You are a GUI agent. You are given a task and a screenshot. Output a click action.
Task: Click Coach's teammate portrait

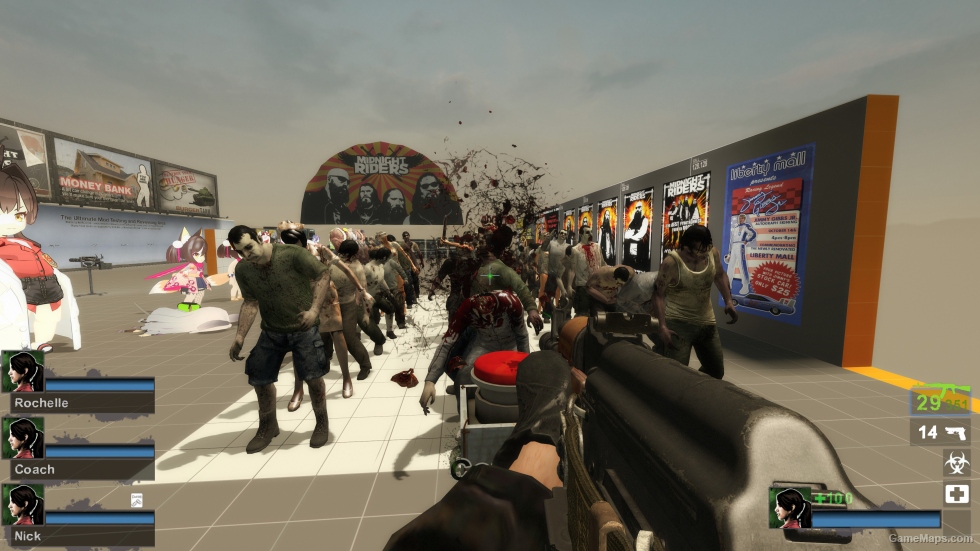point(22,437)
